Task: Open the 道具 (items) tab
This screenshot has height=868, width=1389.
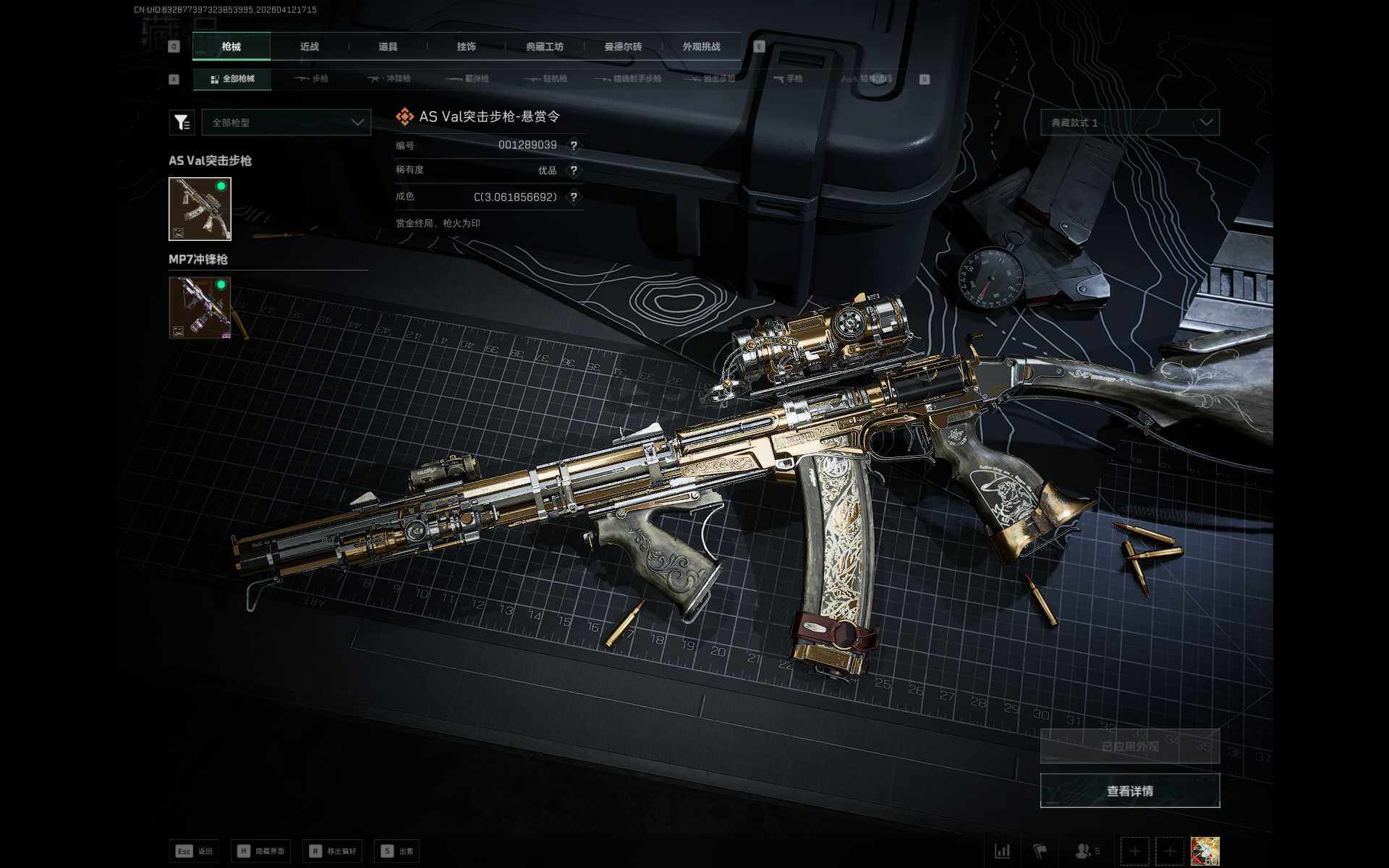Action: pyautogui.click(x=388, y=47)
